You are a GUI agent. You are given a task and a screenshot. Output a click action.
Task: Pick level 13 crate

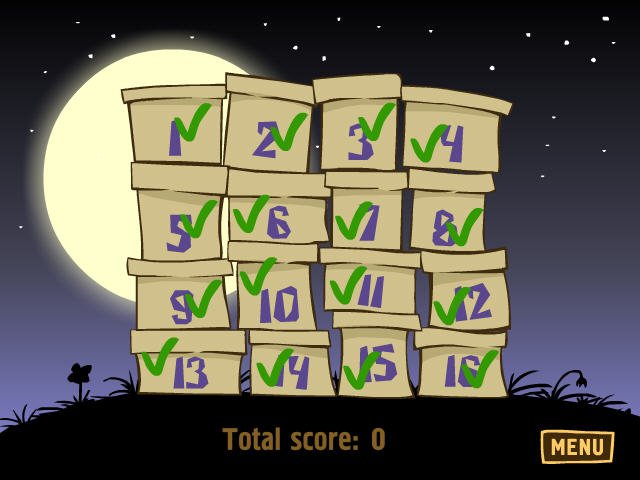coord(188,370)
